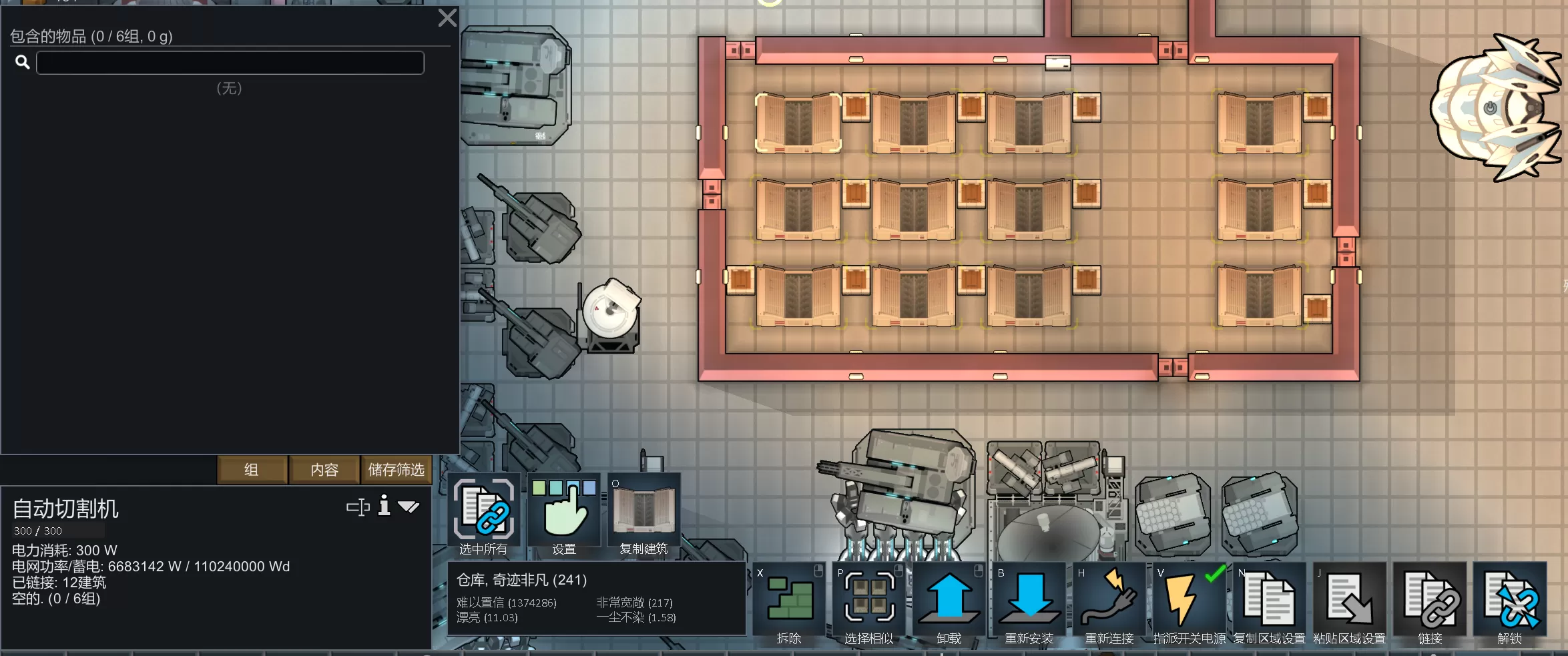The height and width of the screenshot is (656, 1568).
Task: Choose the 复制建筑 command
Action: (x=643, y=515)
